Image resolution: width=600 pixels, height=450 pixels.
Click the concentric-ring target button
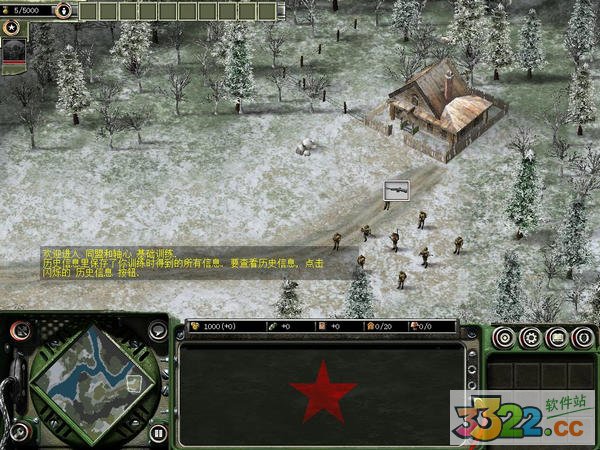pos(504,338)
